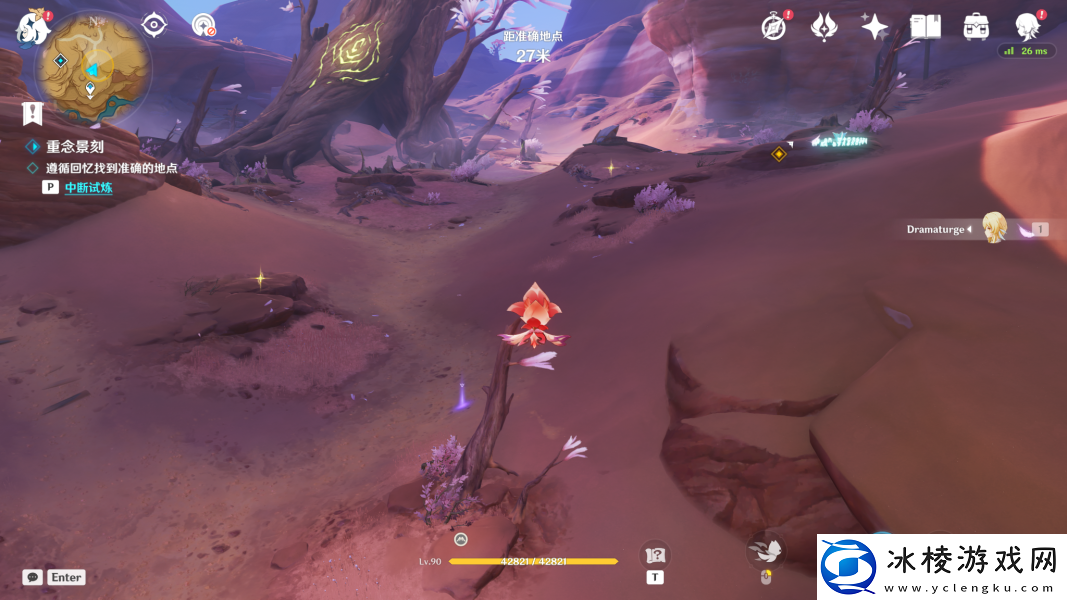Select the 重念景刻 quest tracker
Screen dimensions: 1067x600
coord(74,146)
